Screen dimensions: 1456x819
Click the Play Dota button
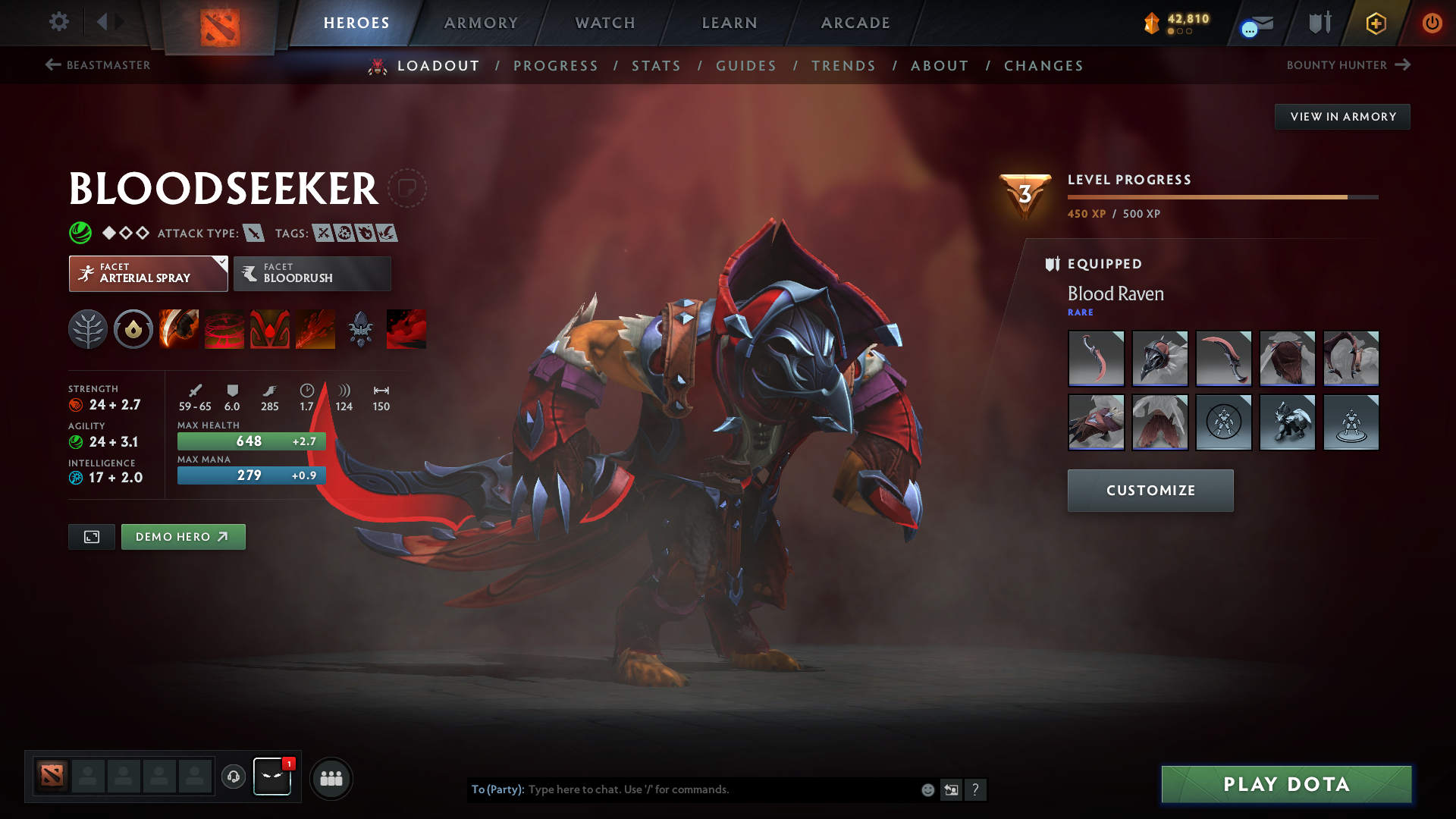point(1285,784)
